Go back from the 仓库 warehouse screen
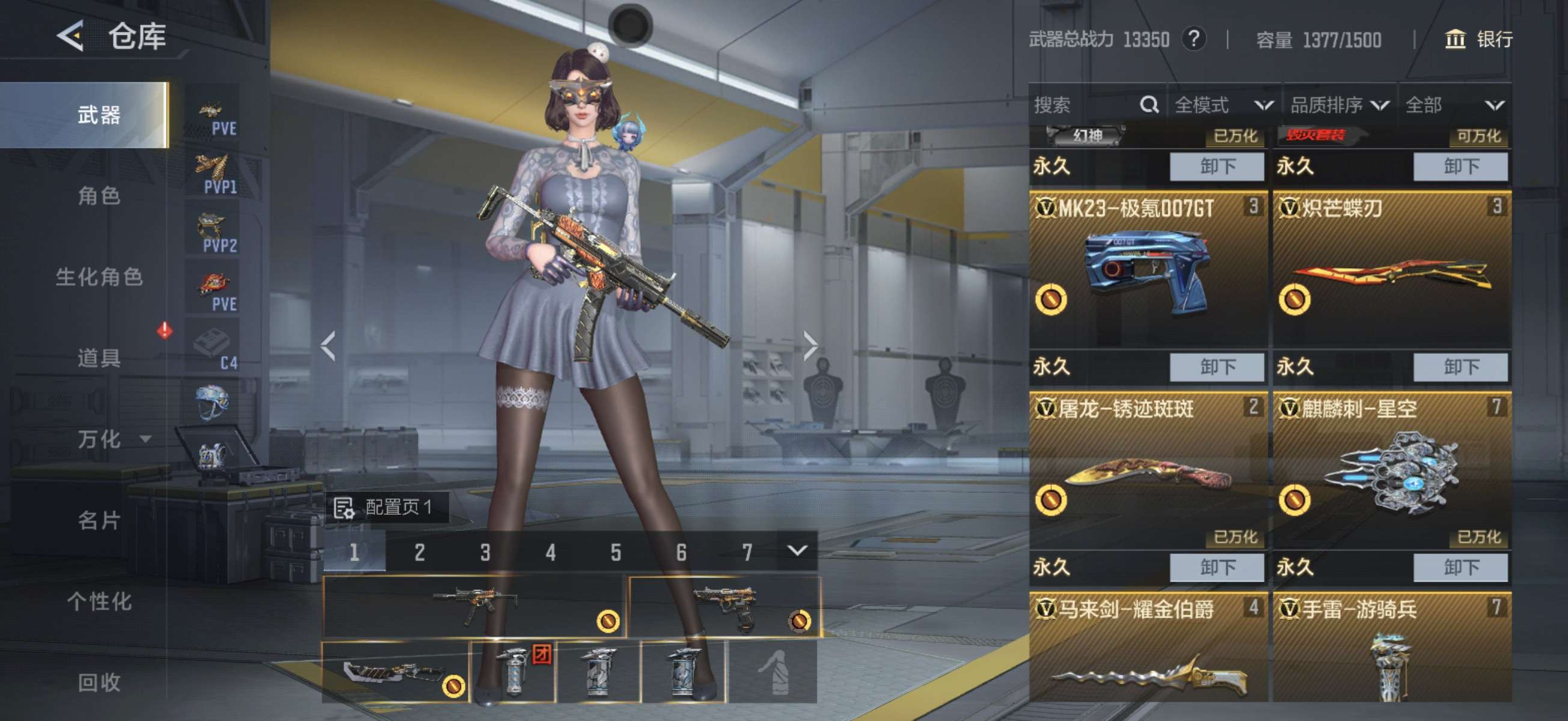Viewport: 1568px width, 721px height. (70, 36)
